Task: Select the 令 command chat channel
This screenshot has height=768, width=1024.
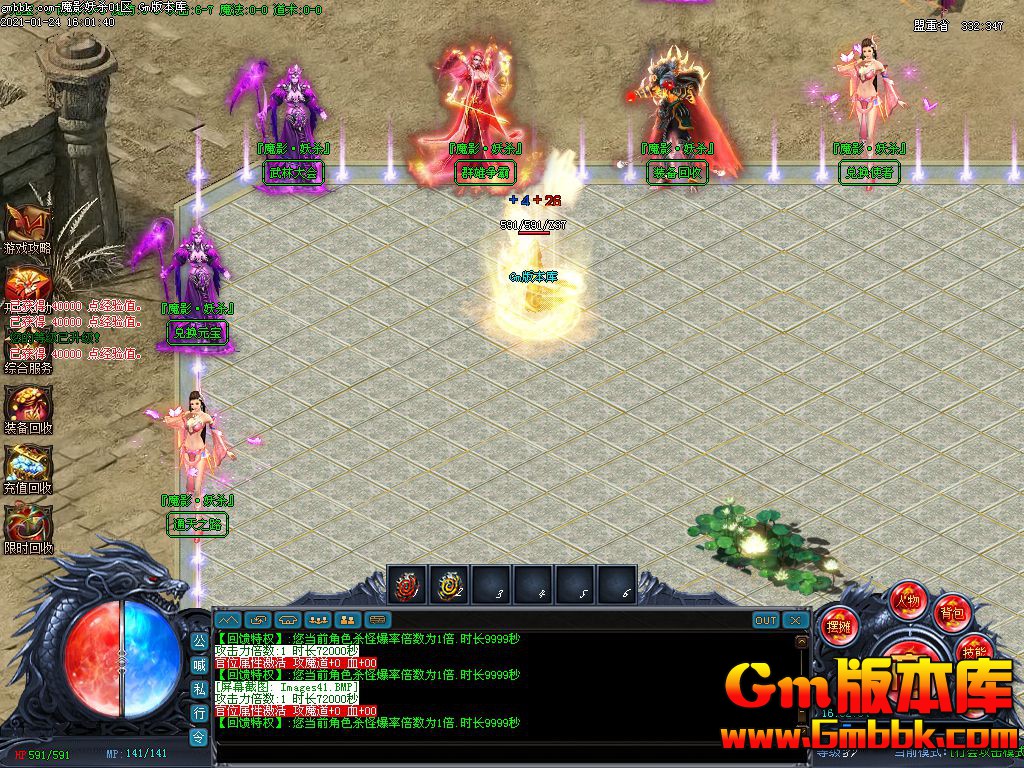Action: [198, 736]
